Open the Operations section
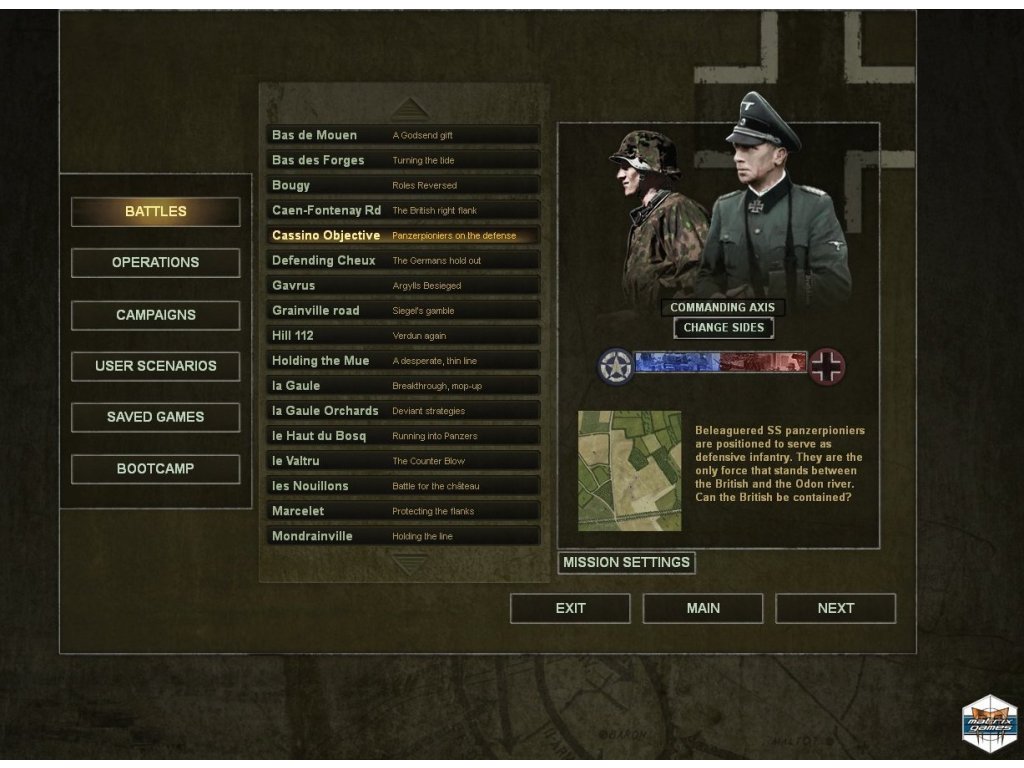This screenshot has width=1024, height=768. click(155, 263)
